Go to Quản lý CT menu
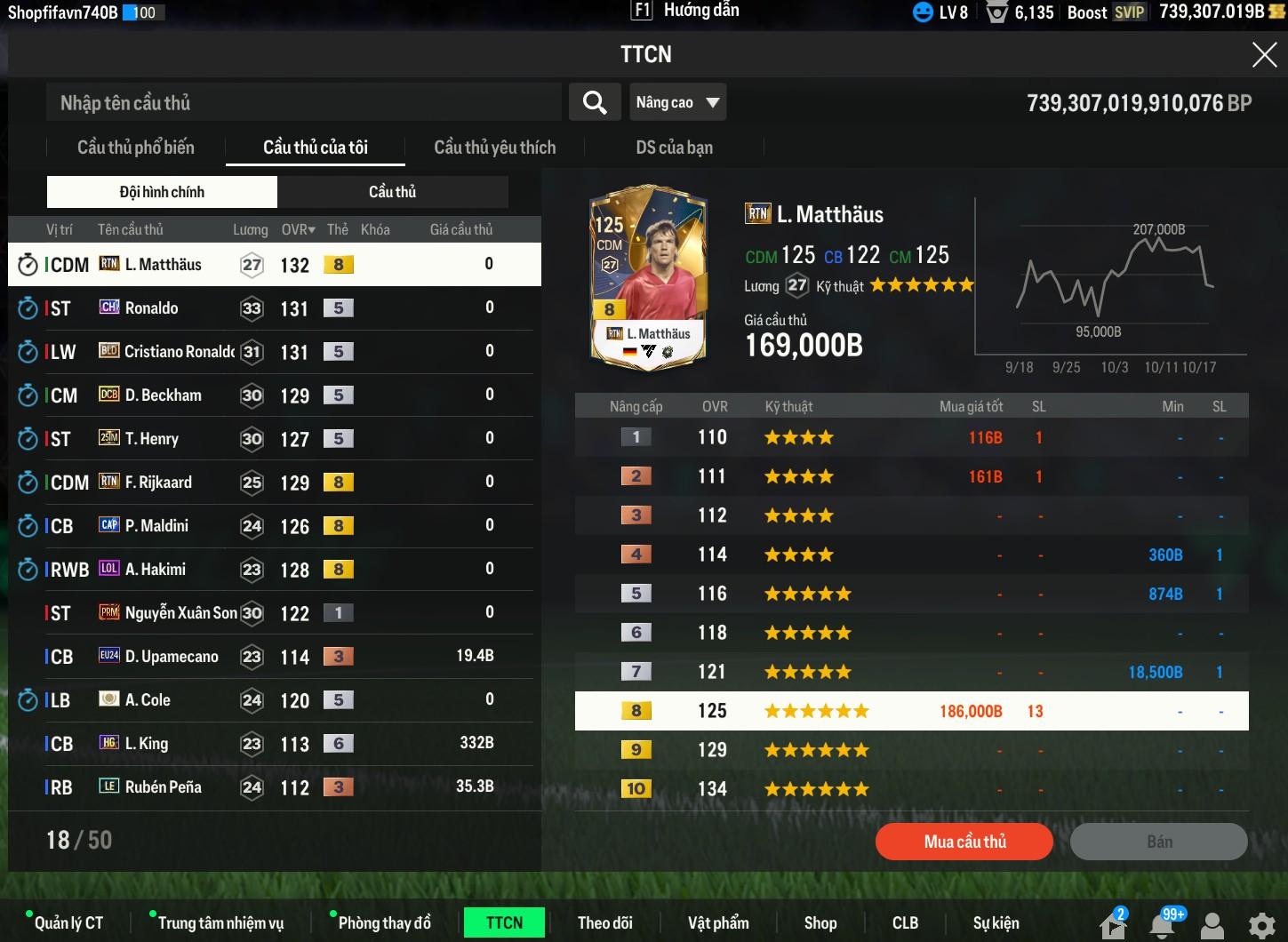The height and width of the screenshot is (942, 1288). pyautogui.click(x=68, y=923)
